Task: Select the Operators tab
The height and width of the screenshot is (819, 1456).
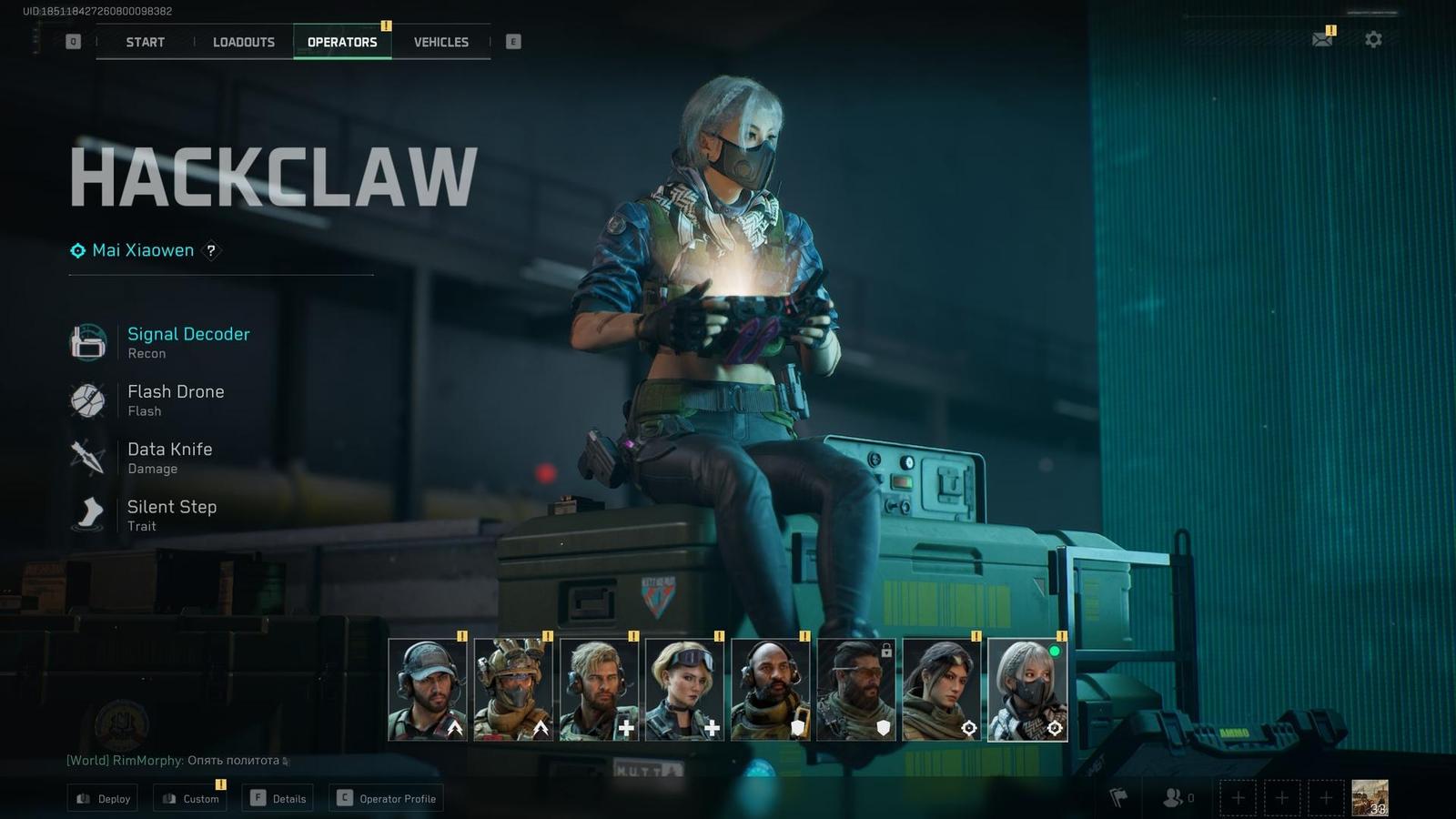Action: [x=342, y=42]
